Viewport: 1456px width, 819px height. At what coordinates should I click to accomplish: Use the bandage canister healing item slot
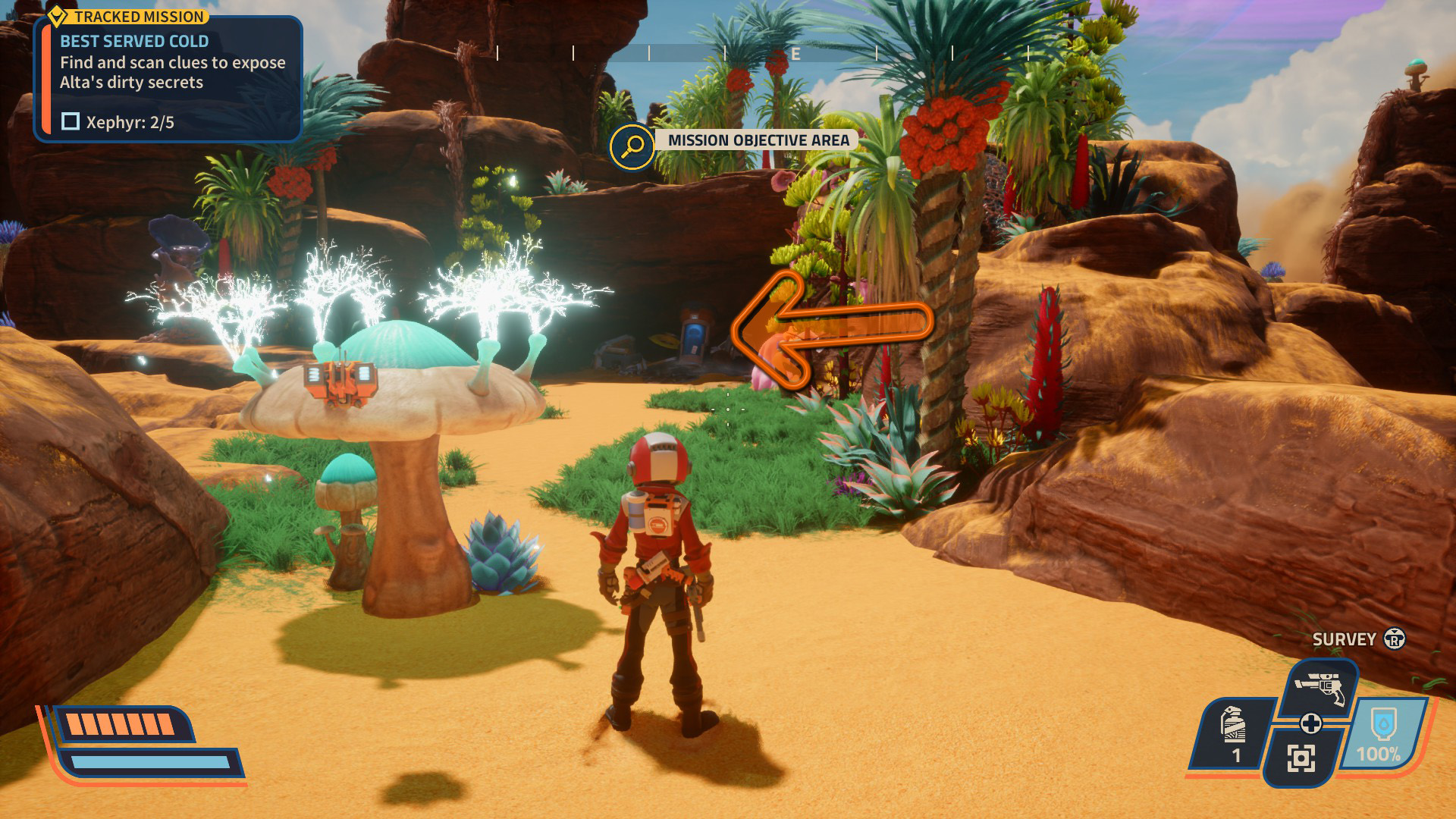pyautogui.click(x=1234, y=733)
